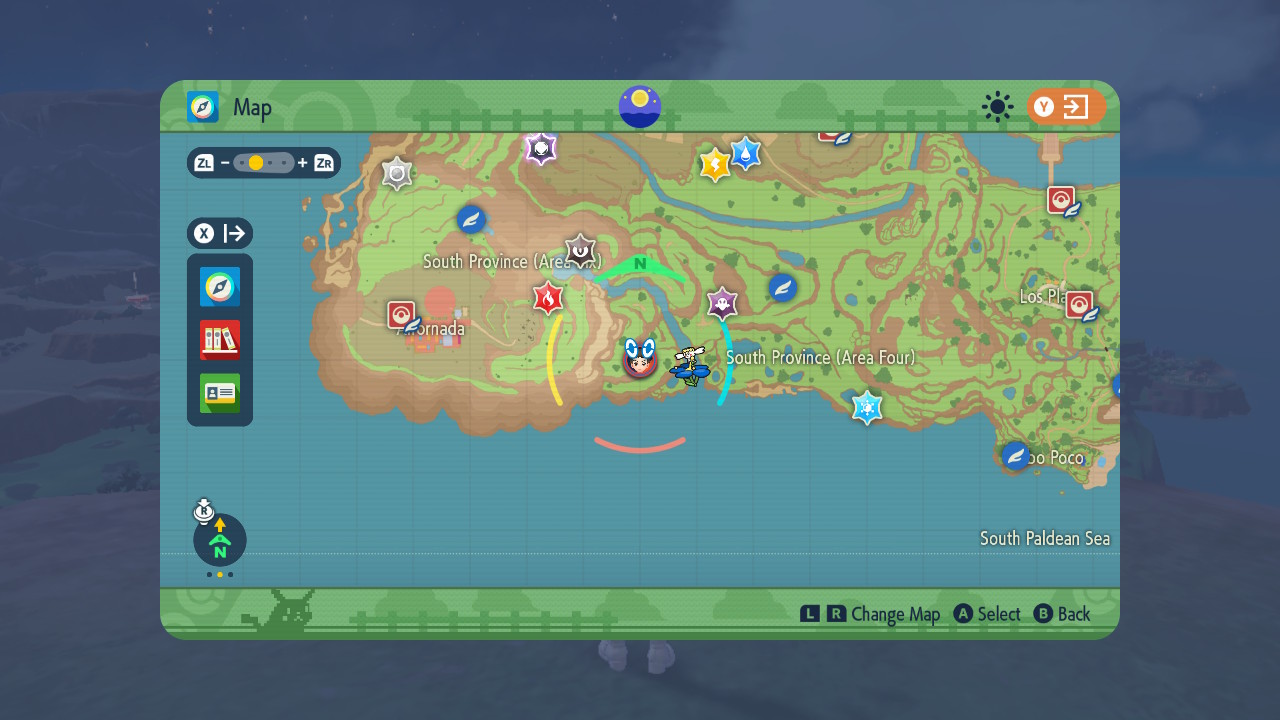Open the Profile card icon in the sidebar
The width and height of the screenshot is (1280, 720).
(219, 393)
